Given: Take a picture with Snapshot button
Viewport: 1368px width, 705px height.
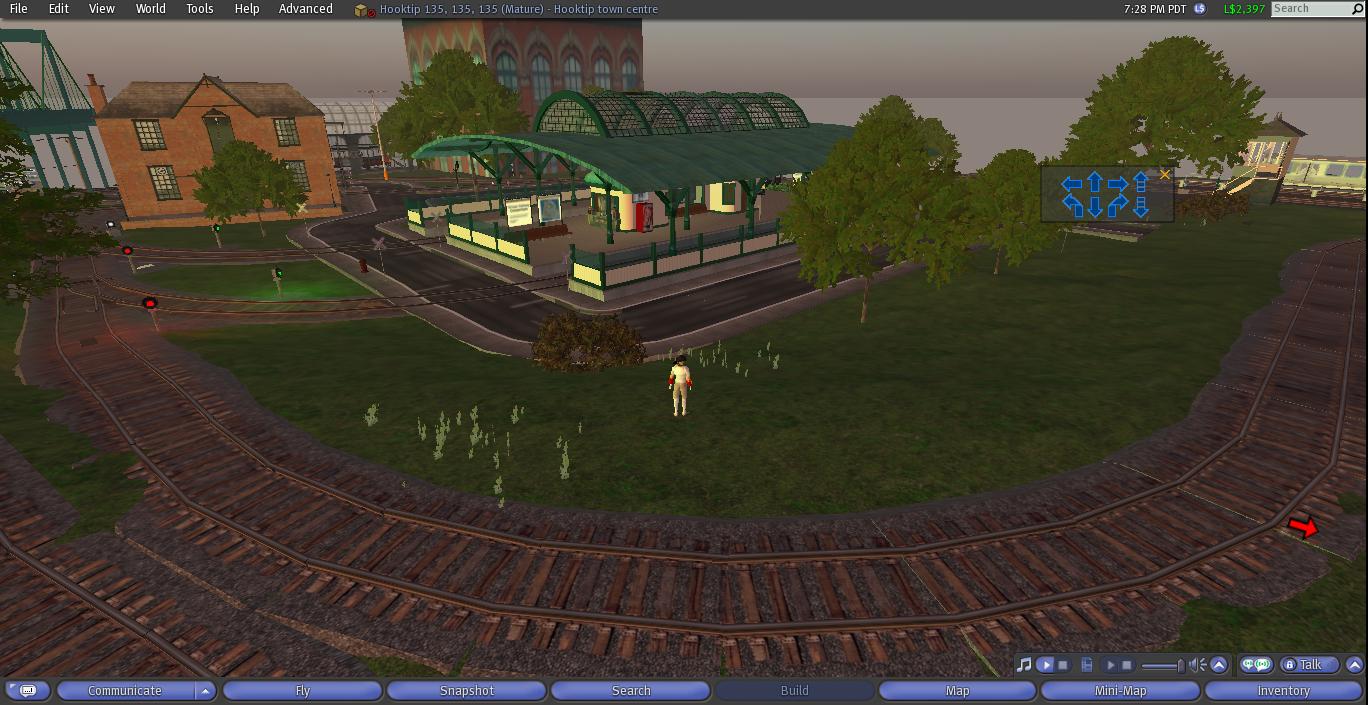Looking at the screenshot, I should click(x=467, y=691).
